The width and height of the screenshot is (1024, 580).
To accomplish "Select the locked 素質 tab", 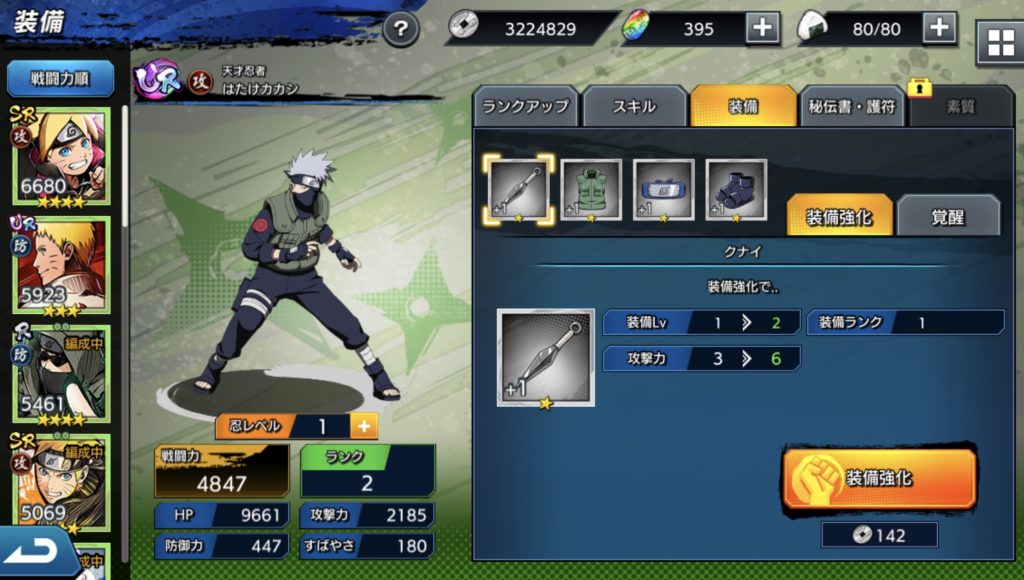I will (960, 106).
